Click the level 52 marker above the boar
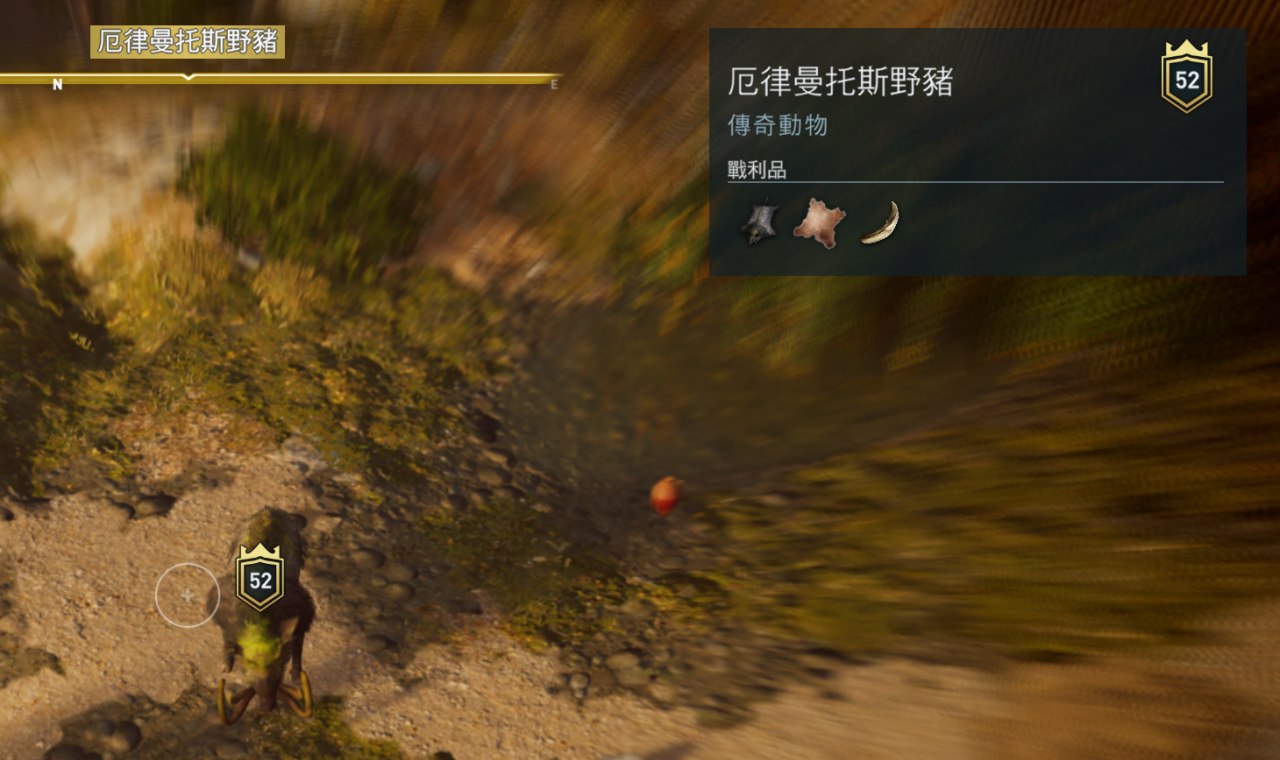Viewport: 1280px width, 760px height. tap(260, 577)
